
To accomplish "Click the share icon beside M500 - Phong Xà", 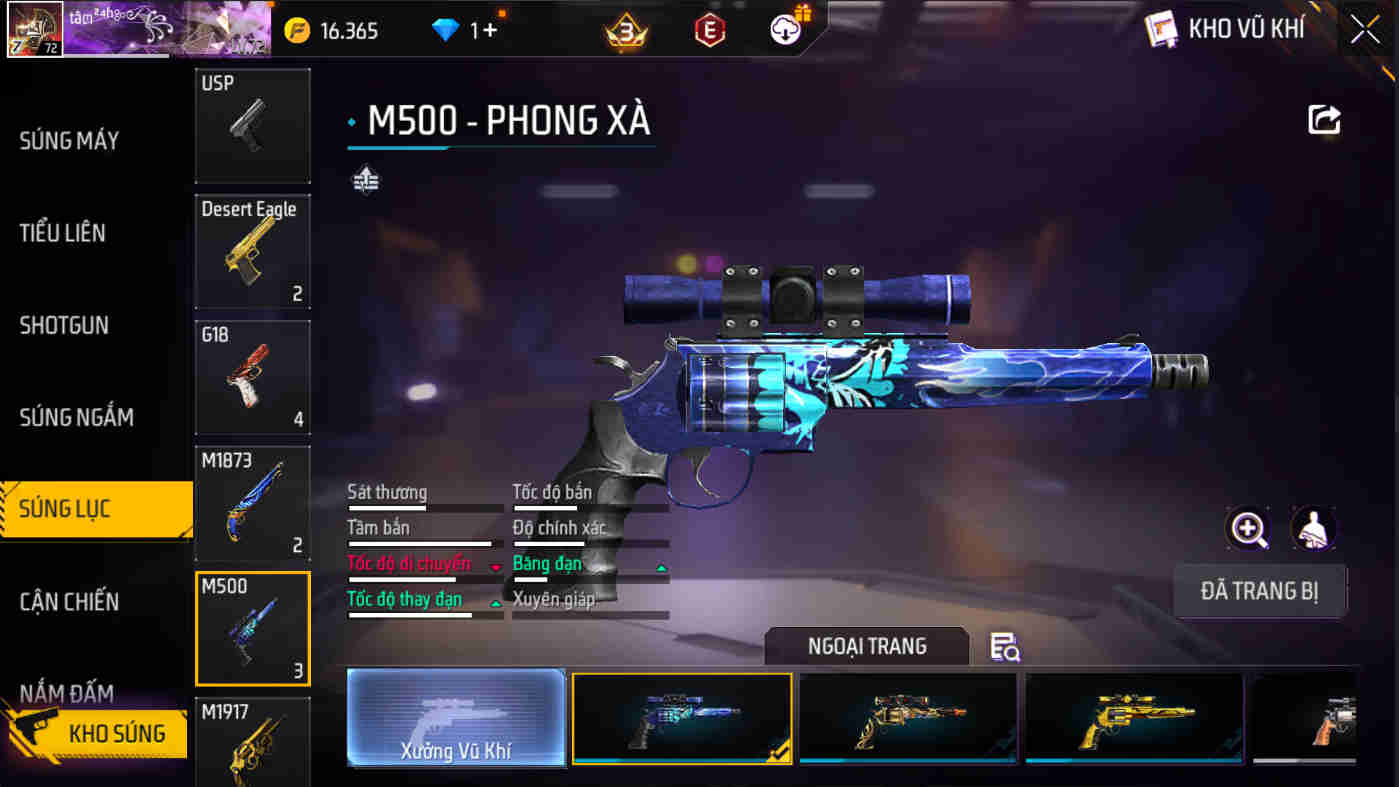I will click(1325, 120).
